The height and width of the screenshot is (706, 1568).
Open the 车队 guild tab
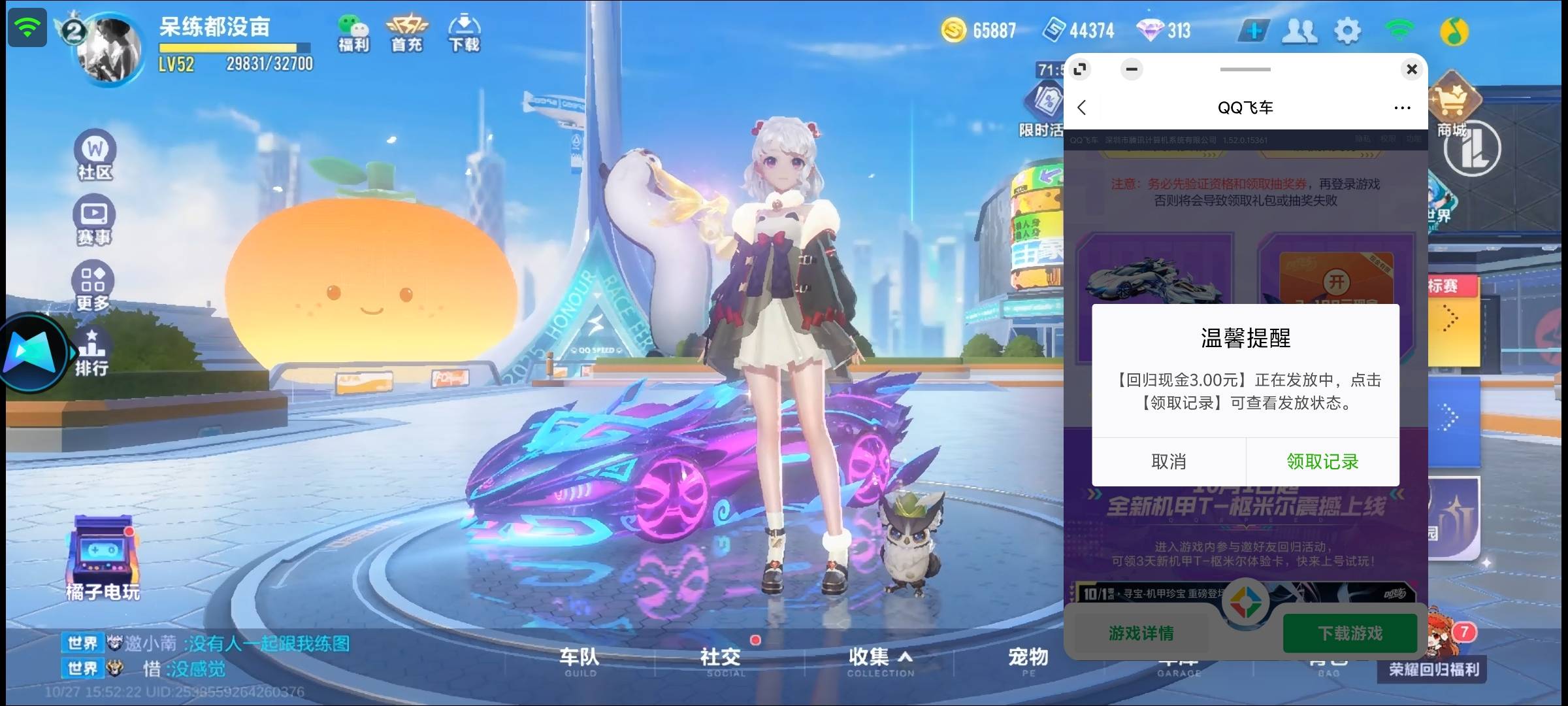(579, 660)
